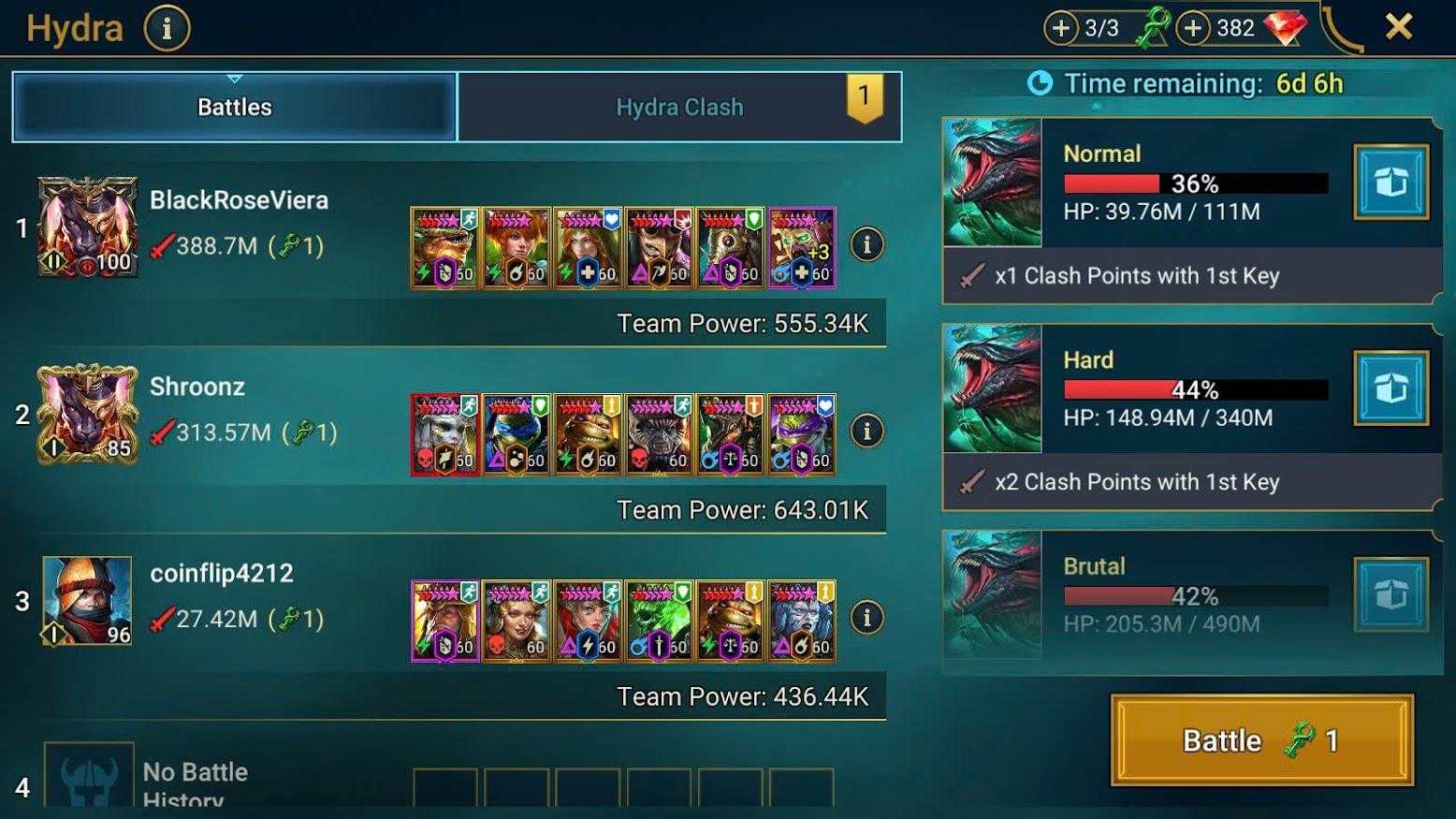Viewport: 1456px width, 819px height.
Task: Add more gems with the plus button
Action: click(1193, 28)
